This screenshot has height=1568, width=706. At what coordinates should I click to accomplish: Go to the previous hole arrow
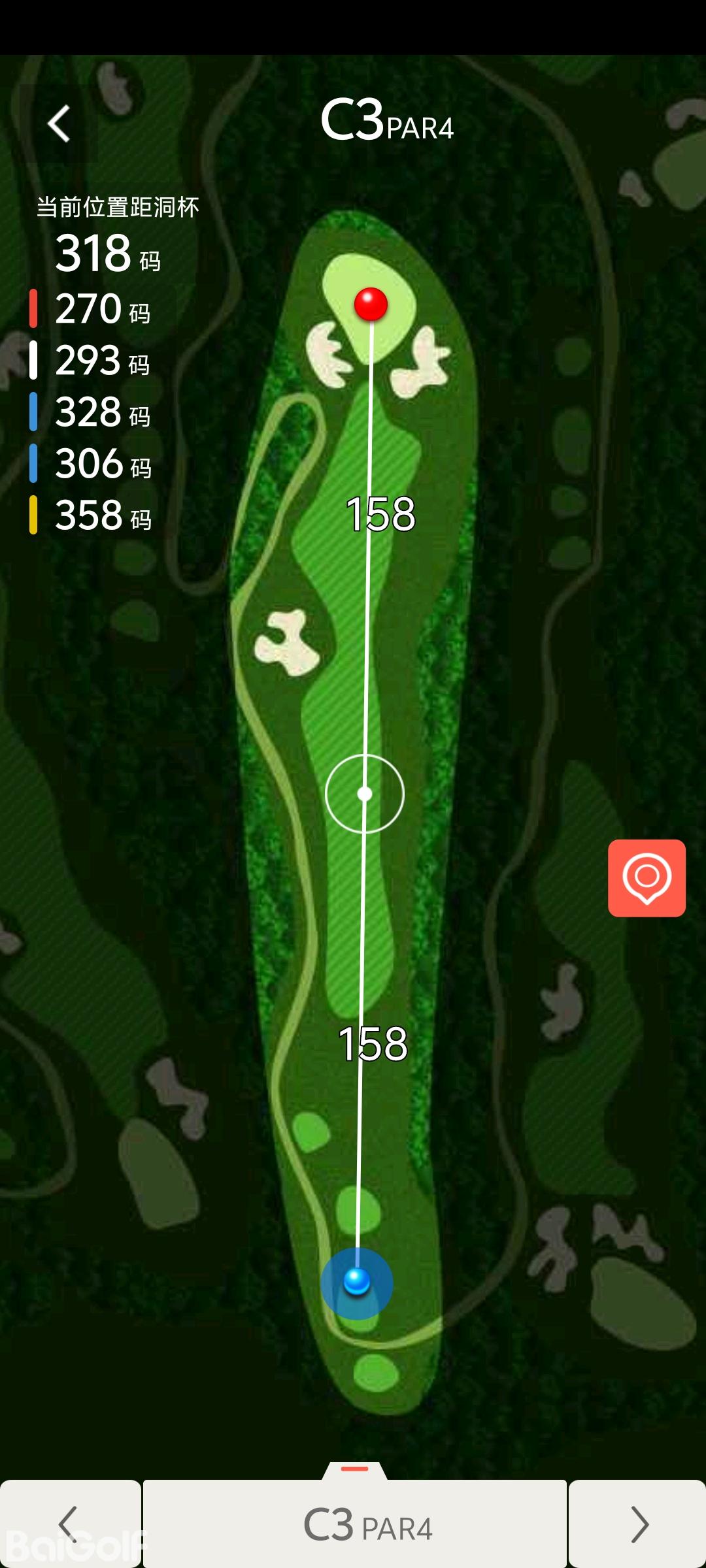tap(69, 1524)
